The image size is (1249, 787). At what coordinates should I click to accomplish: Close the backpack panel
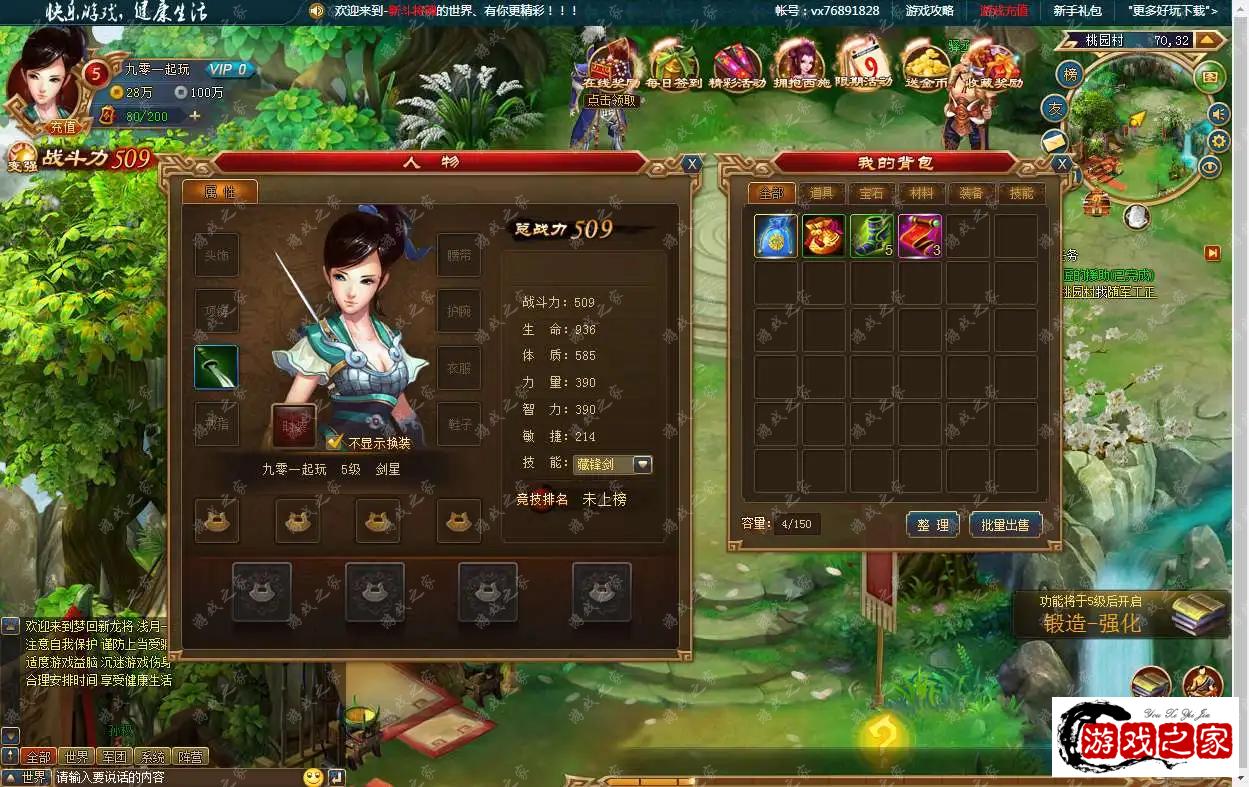coord(1062,164)
